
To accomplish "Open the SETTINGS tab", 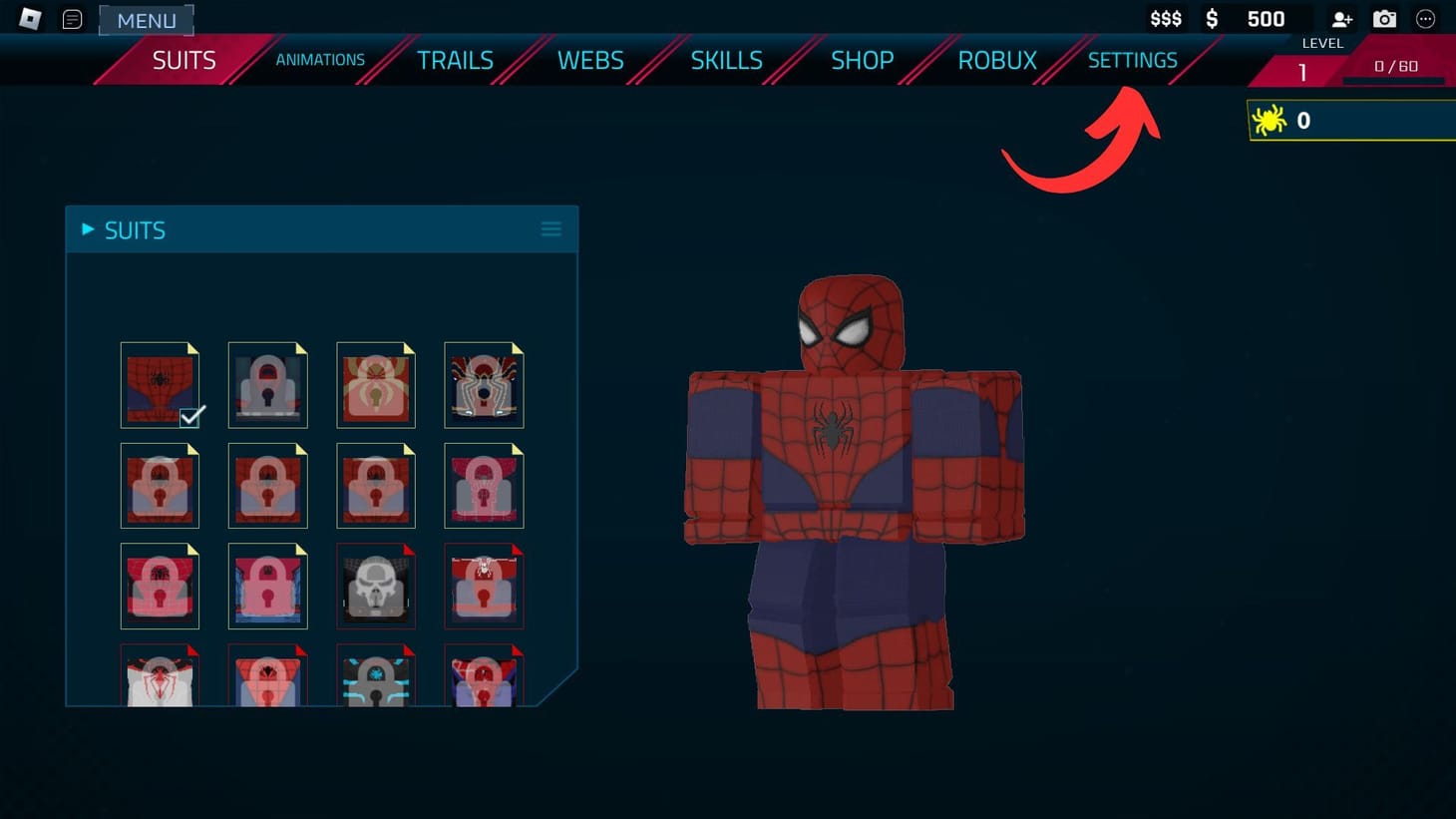I will (x=1133, y=60).
